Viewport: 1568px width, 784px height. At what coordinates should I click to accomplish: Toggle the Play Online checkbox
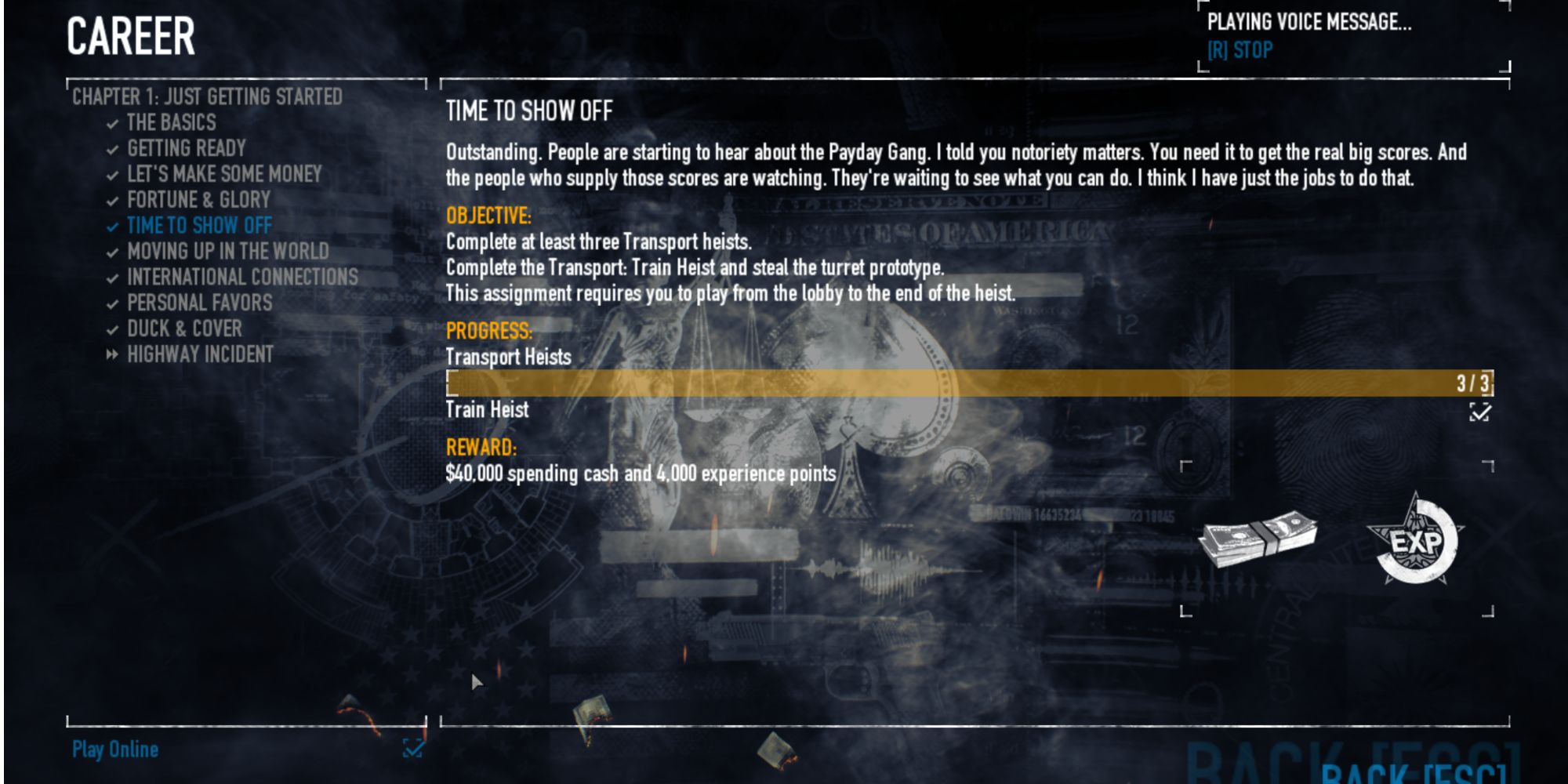[413, 750]
